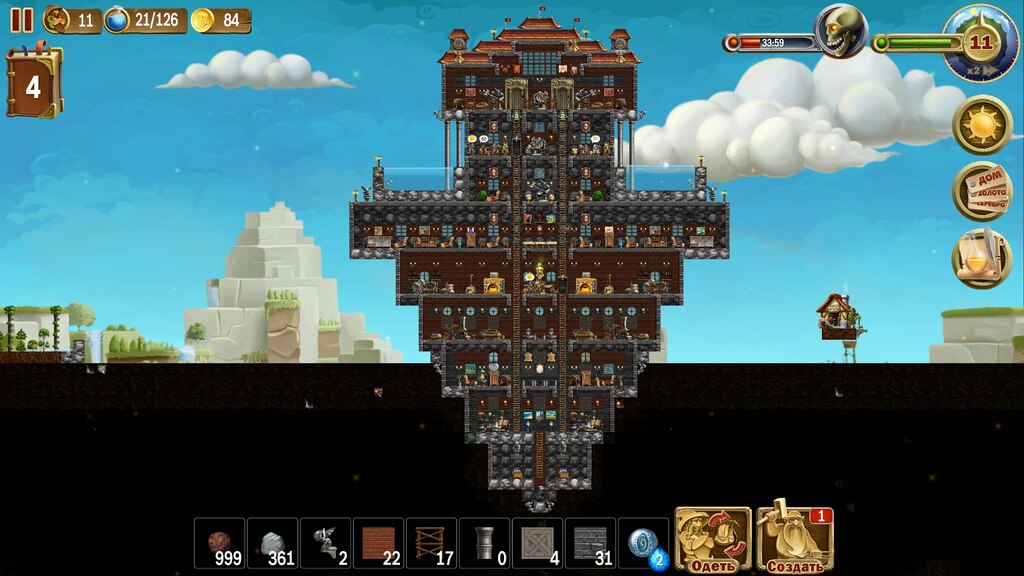Click the skull monster wave portrait
This screenshot has width=1024, height=576.
coord(840,32)
